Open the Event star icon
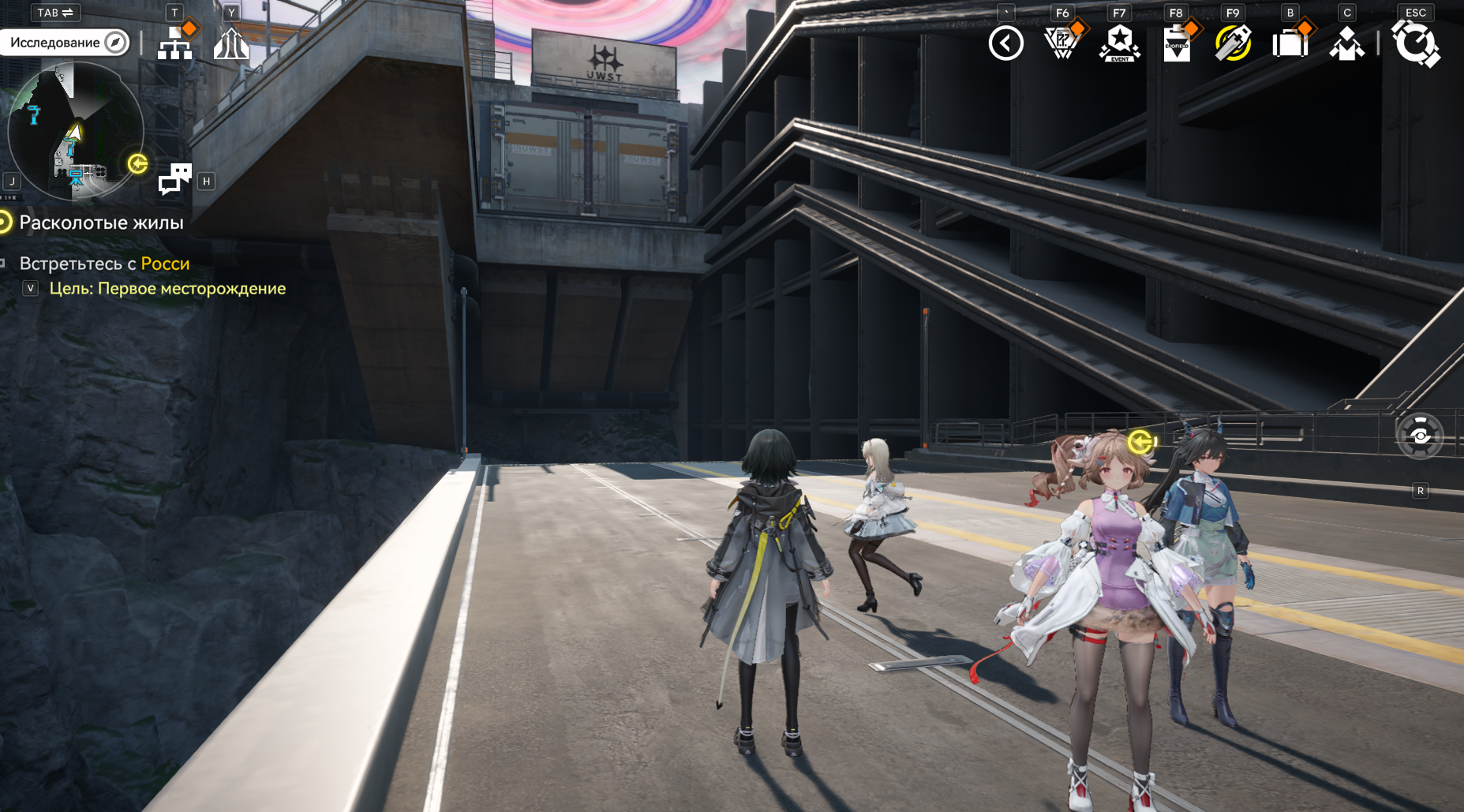 (1119, 43)
